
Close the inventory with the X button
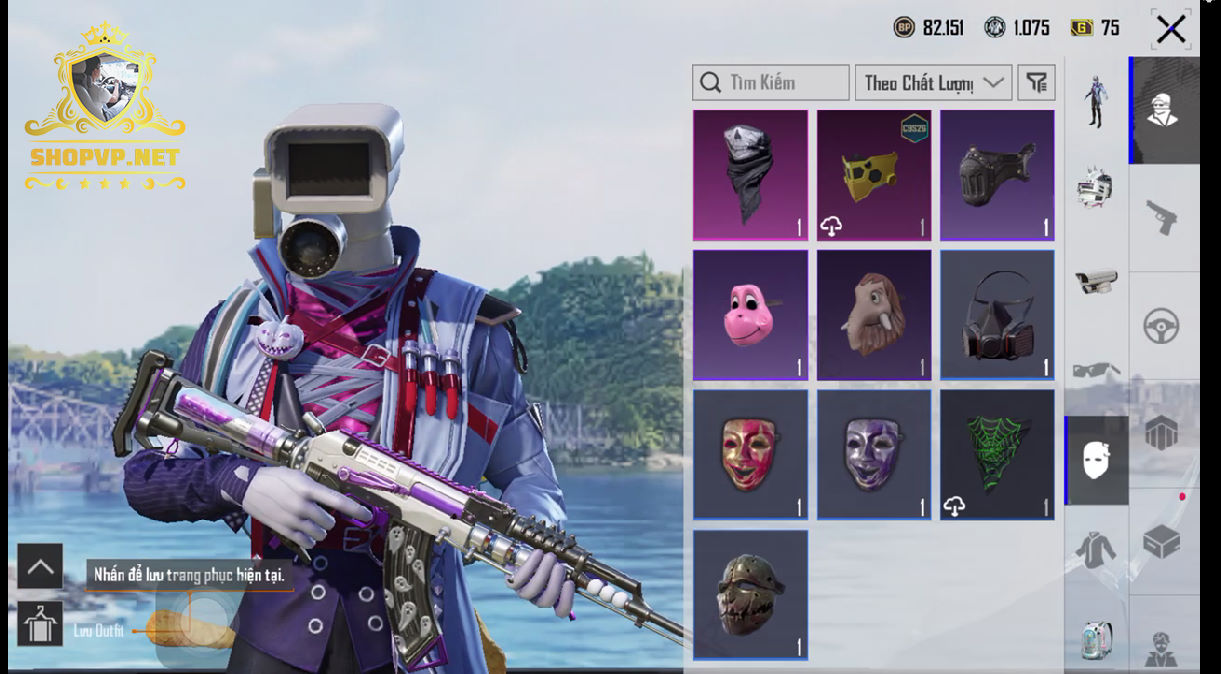1170,29
